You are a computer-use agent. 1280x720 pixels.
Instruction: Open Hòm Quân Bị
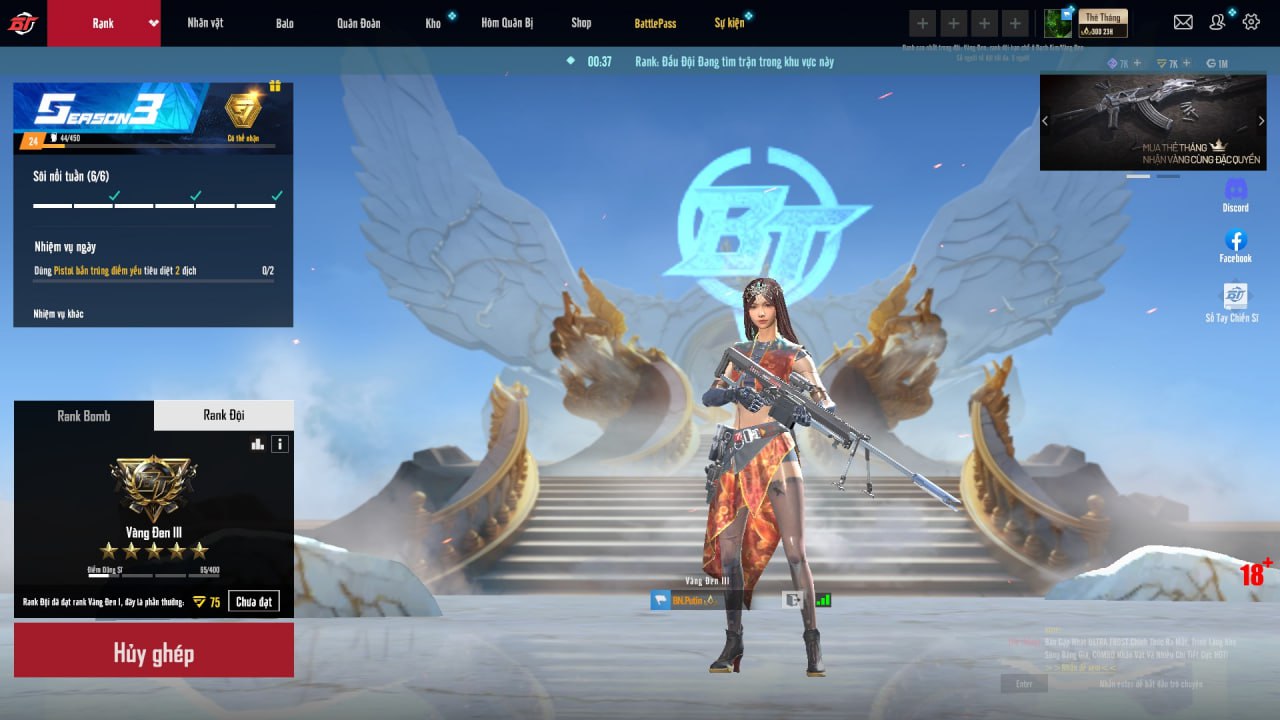[506, 23]
